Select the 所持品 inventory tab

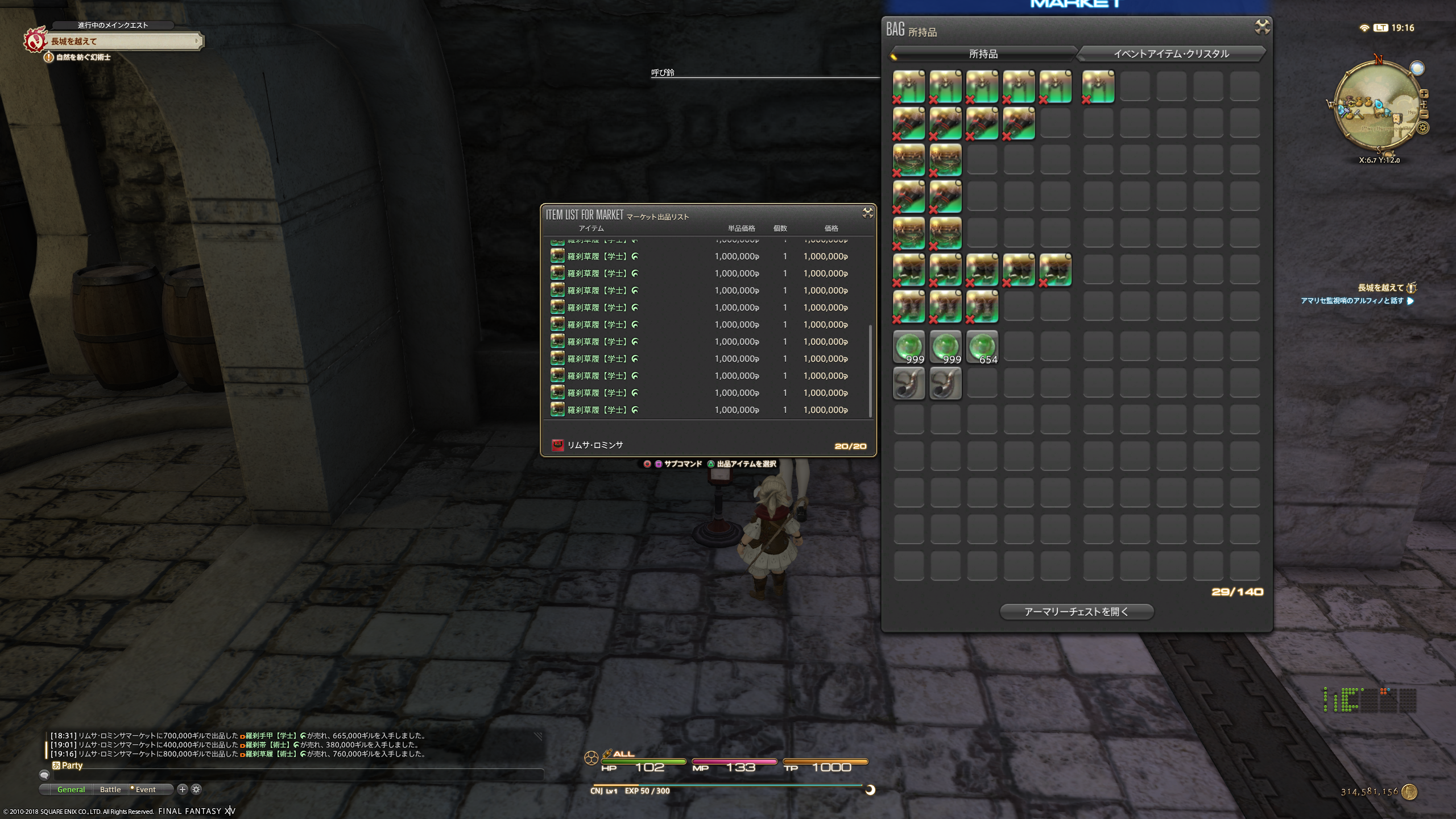tap(983, 54)
